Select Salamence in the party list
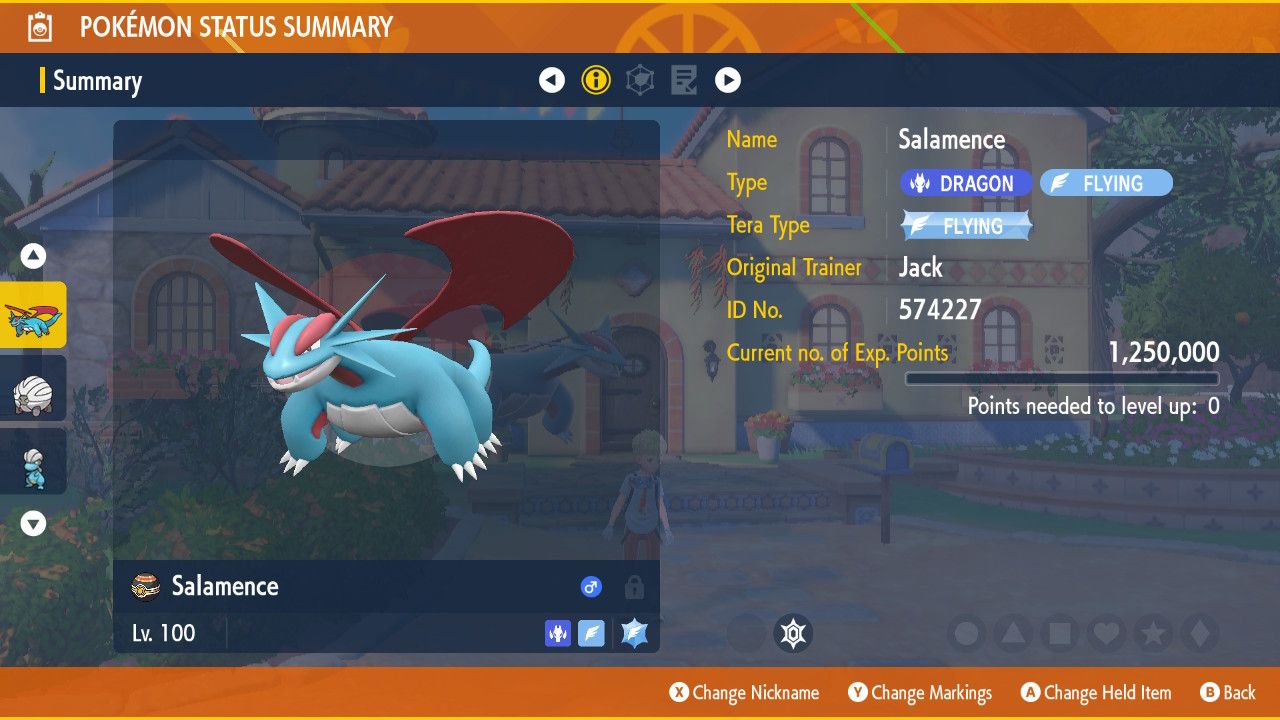The height and width of the screenshot is (720, 1280). coord(33,315)
